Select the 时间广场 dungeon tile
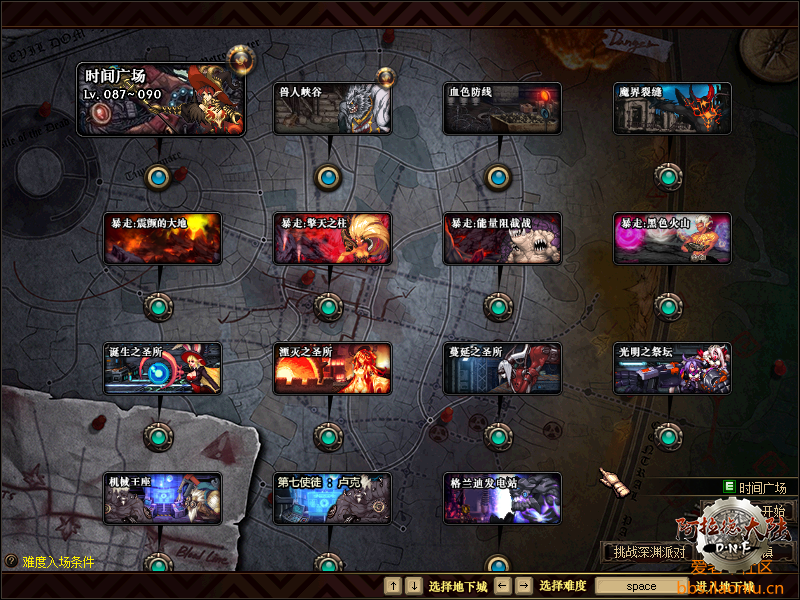 (x=161, y=99)
